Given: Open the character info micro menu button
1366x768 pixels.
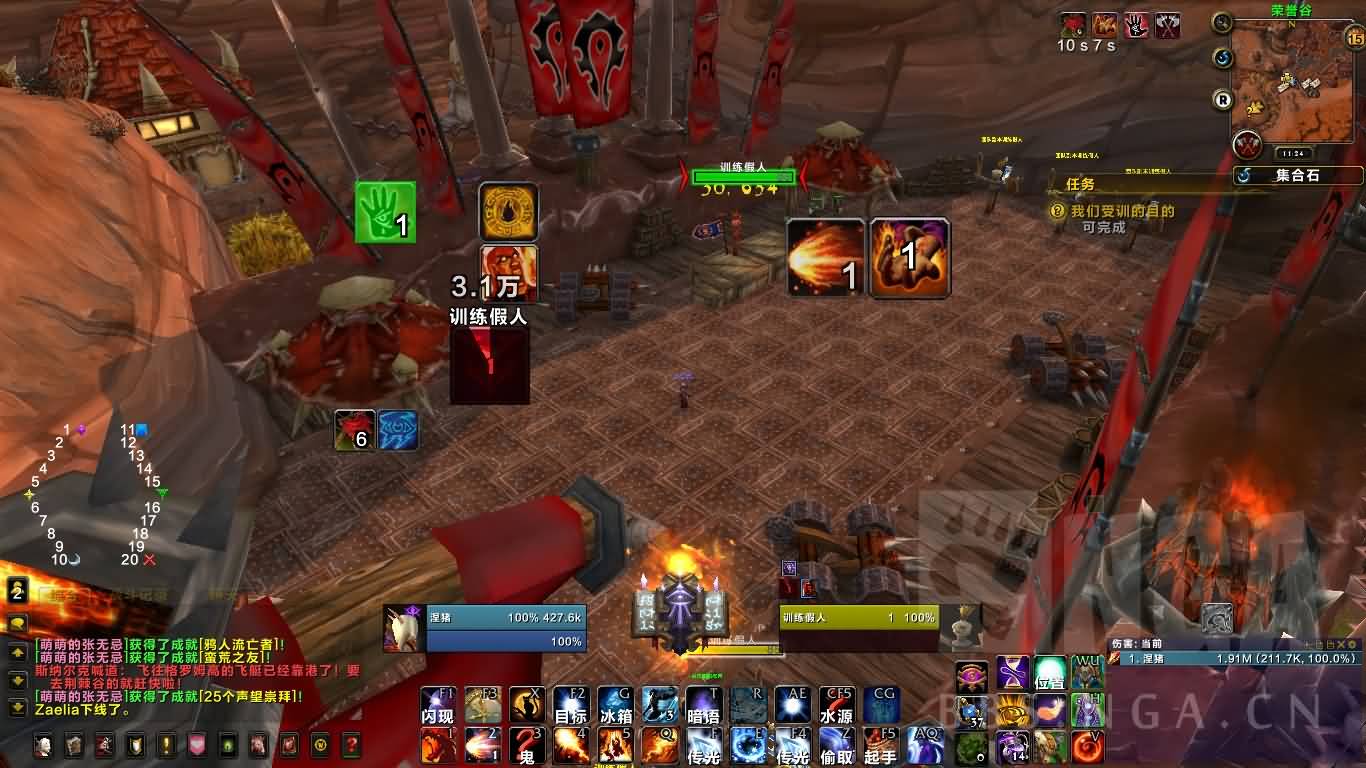Looking at the screenshot, I should 44,745.
